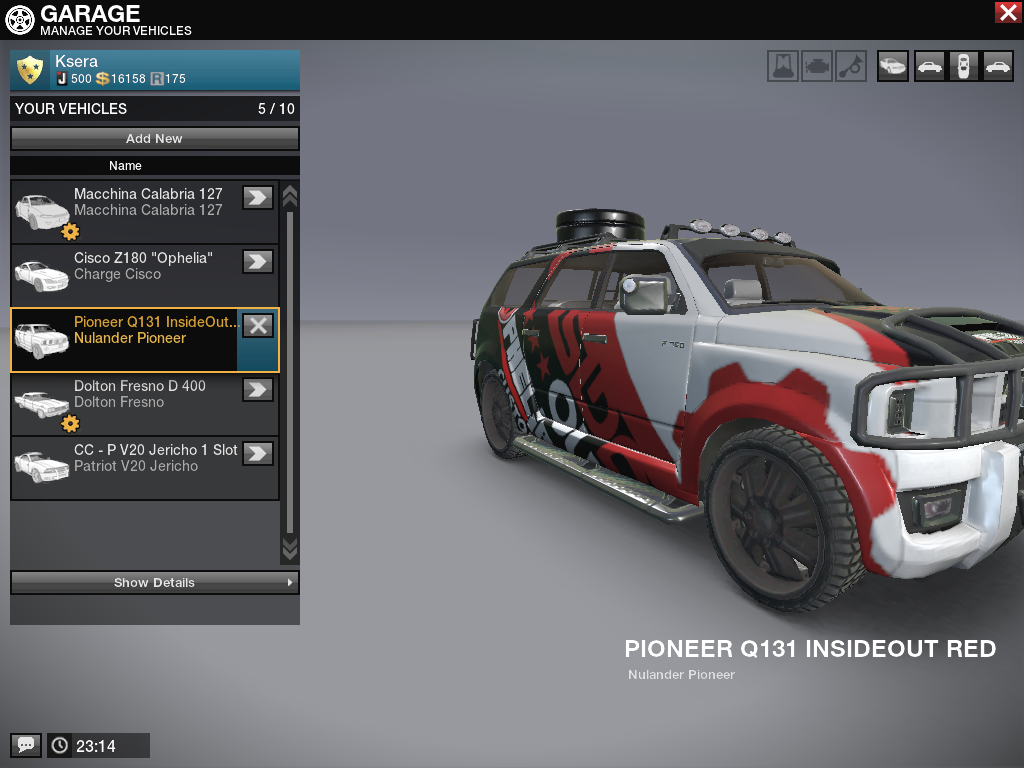The height and width of the screenshot is (768, 1024).
Task: Open the chat bubble icon
Action: [x=26, y=745]
